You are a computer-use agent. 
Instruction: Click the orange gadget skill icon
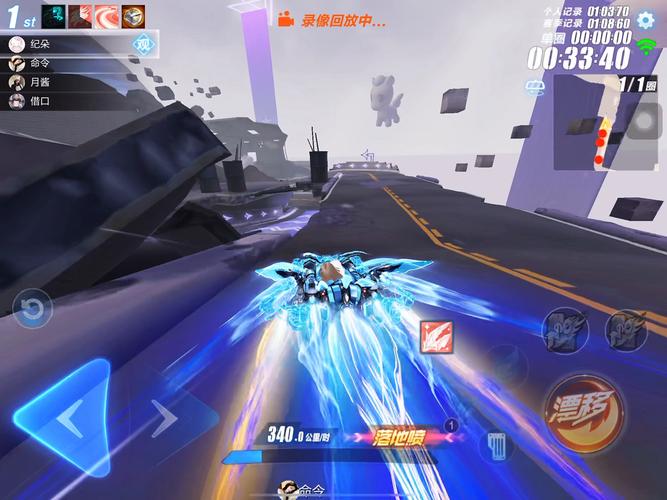tap(133, 16)
